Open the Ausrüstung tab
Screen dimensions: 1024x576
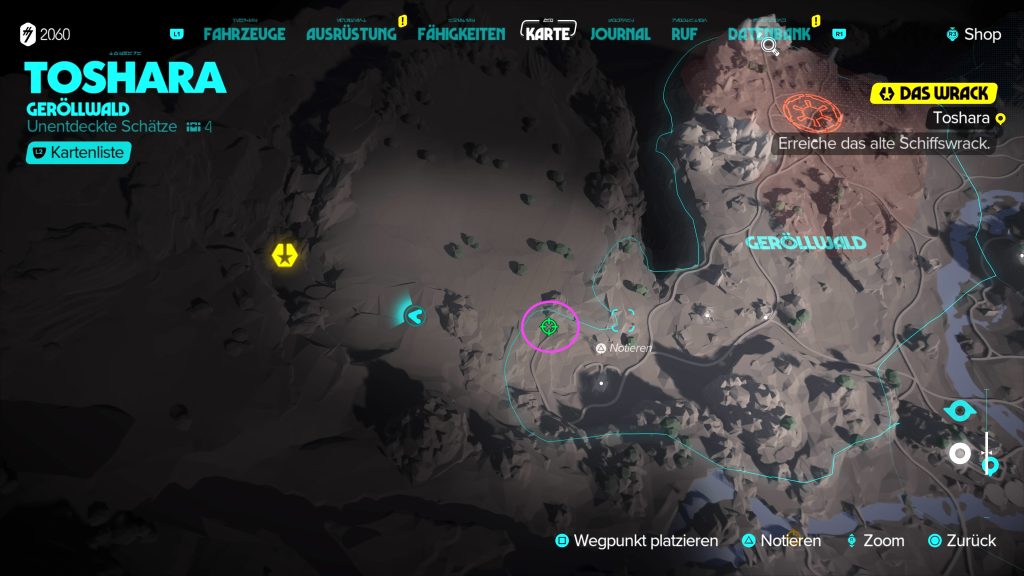(x=351, y=34)
